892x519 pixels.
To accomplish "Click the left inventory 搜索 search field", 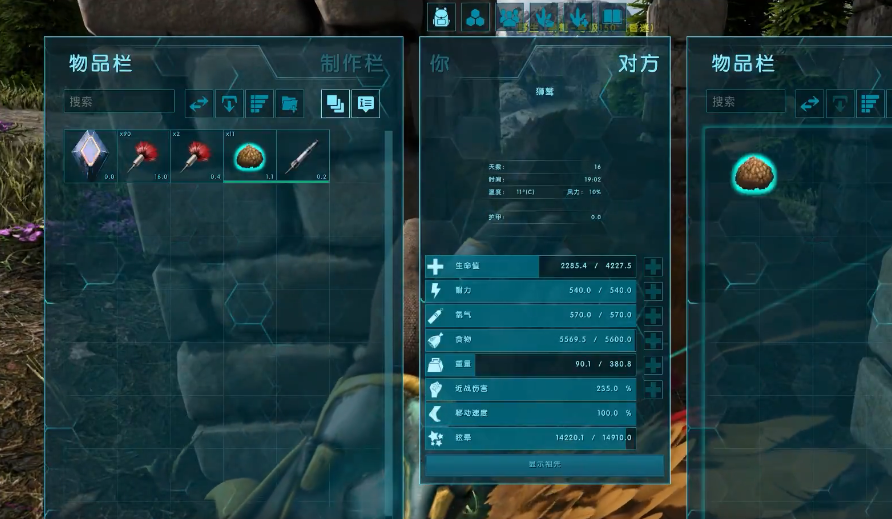I will [120, 102].
